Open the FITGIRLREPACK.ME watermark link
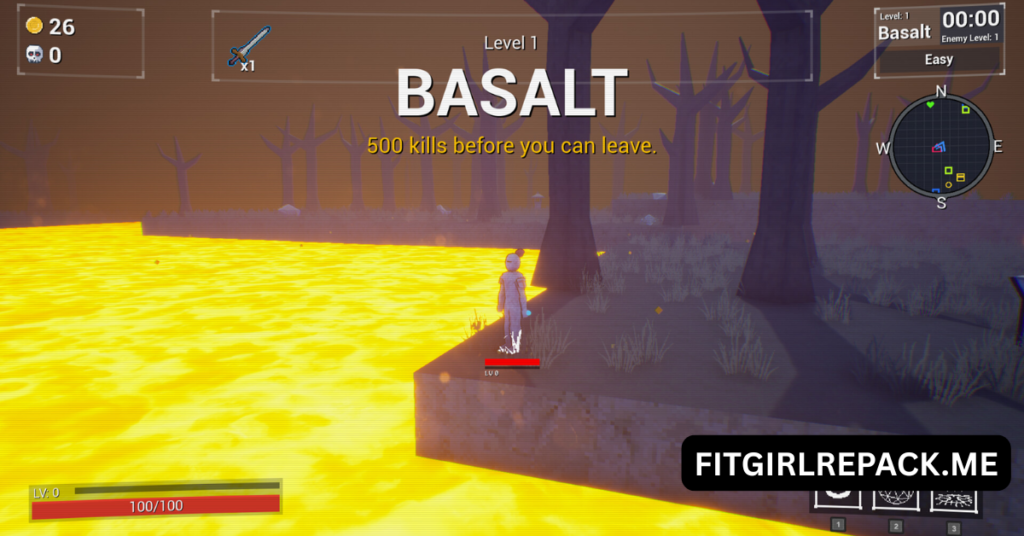 click(846, 464)
